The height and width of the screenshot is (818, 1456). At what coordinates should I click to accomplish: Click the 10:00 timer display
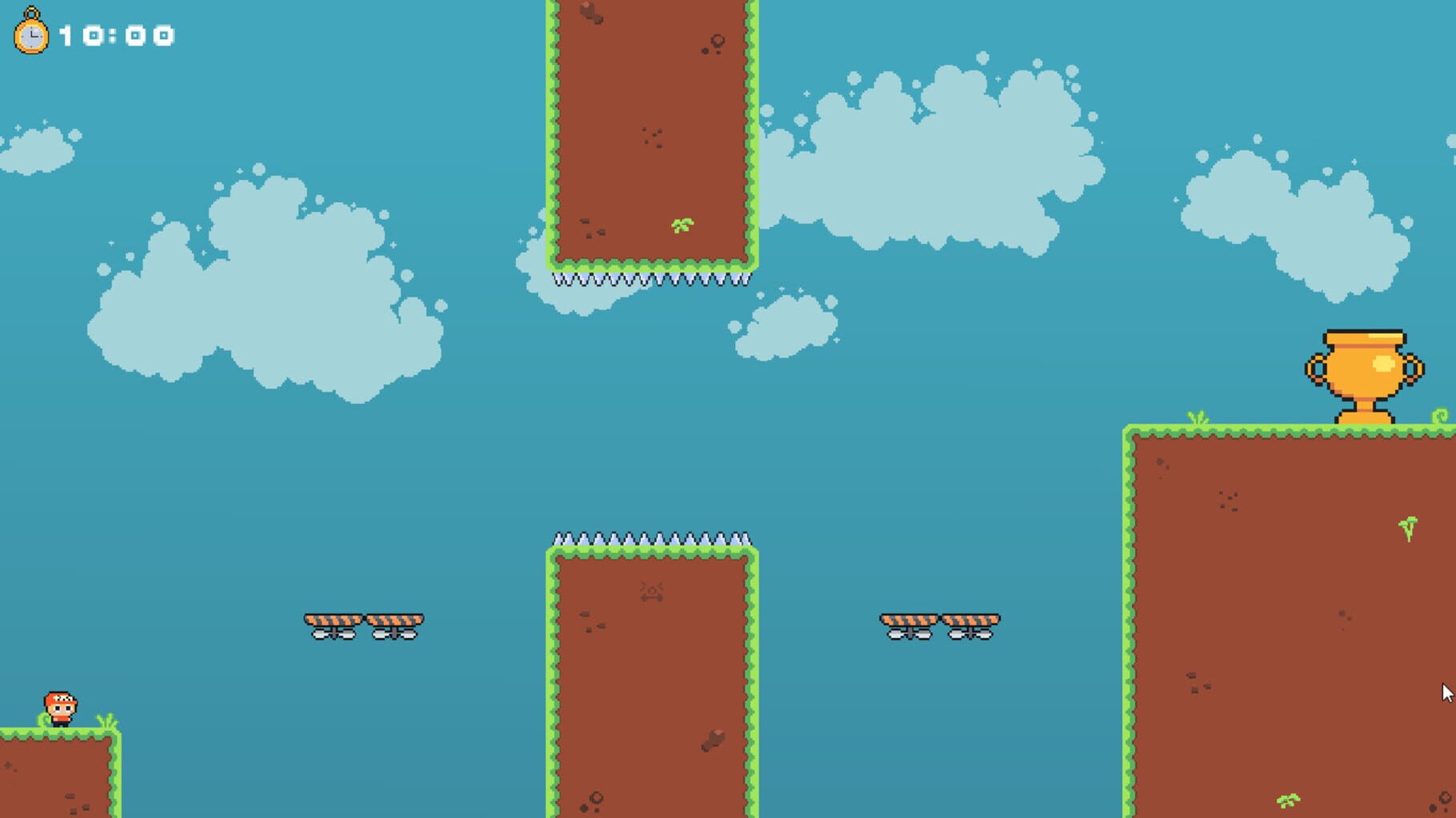pyautogui.click(x=116, y=35)
